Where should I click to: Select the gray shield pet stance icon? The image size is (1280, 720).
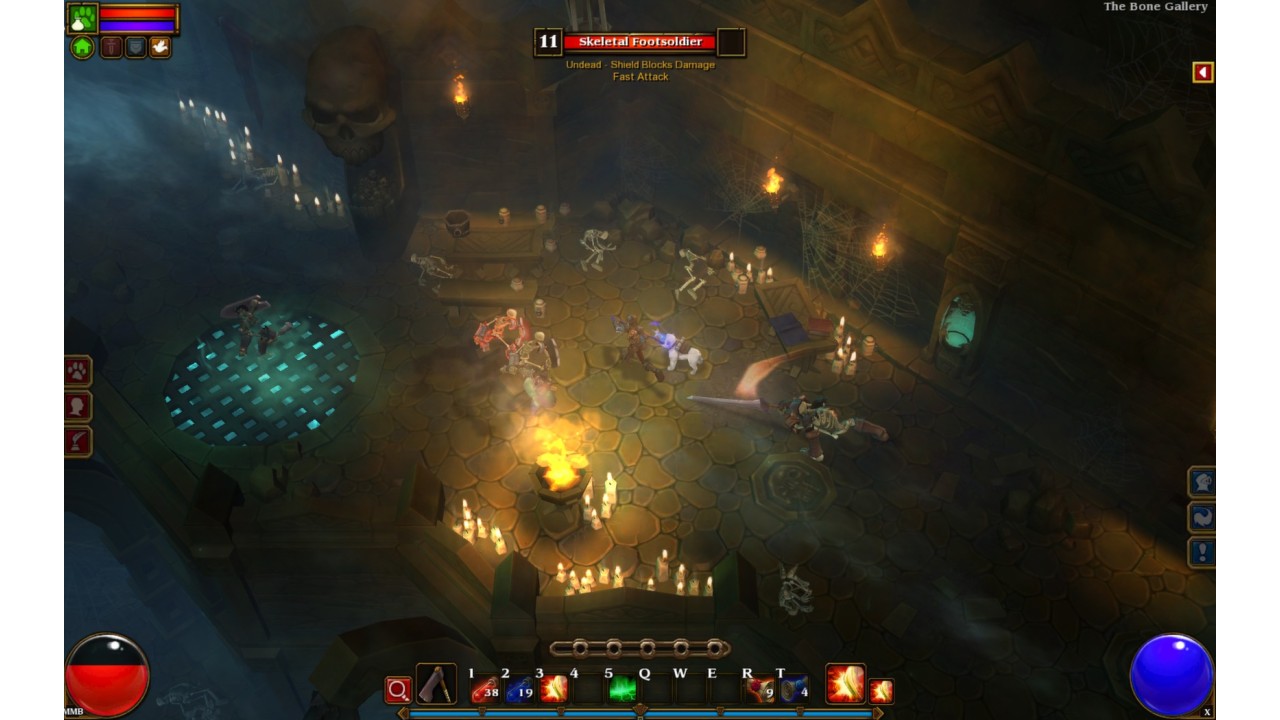click(135, 47)
